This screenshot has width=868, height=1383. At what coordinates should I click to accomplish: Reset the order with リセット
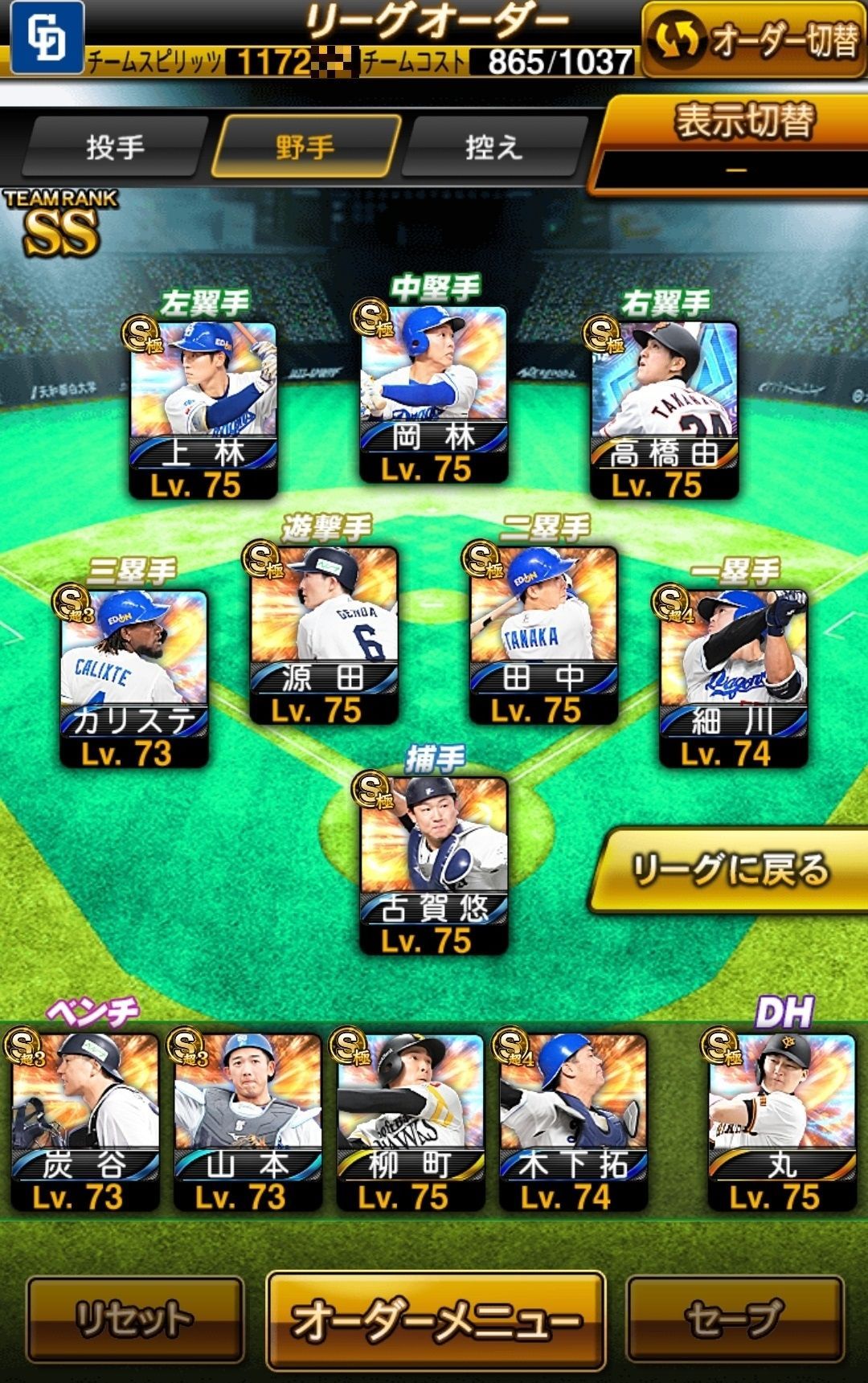(x=135, y=1318)
